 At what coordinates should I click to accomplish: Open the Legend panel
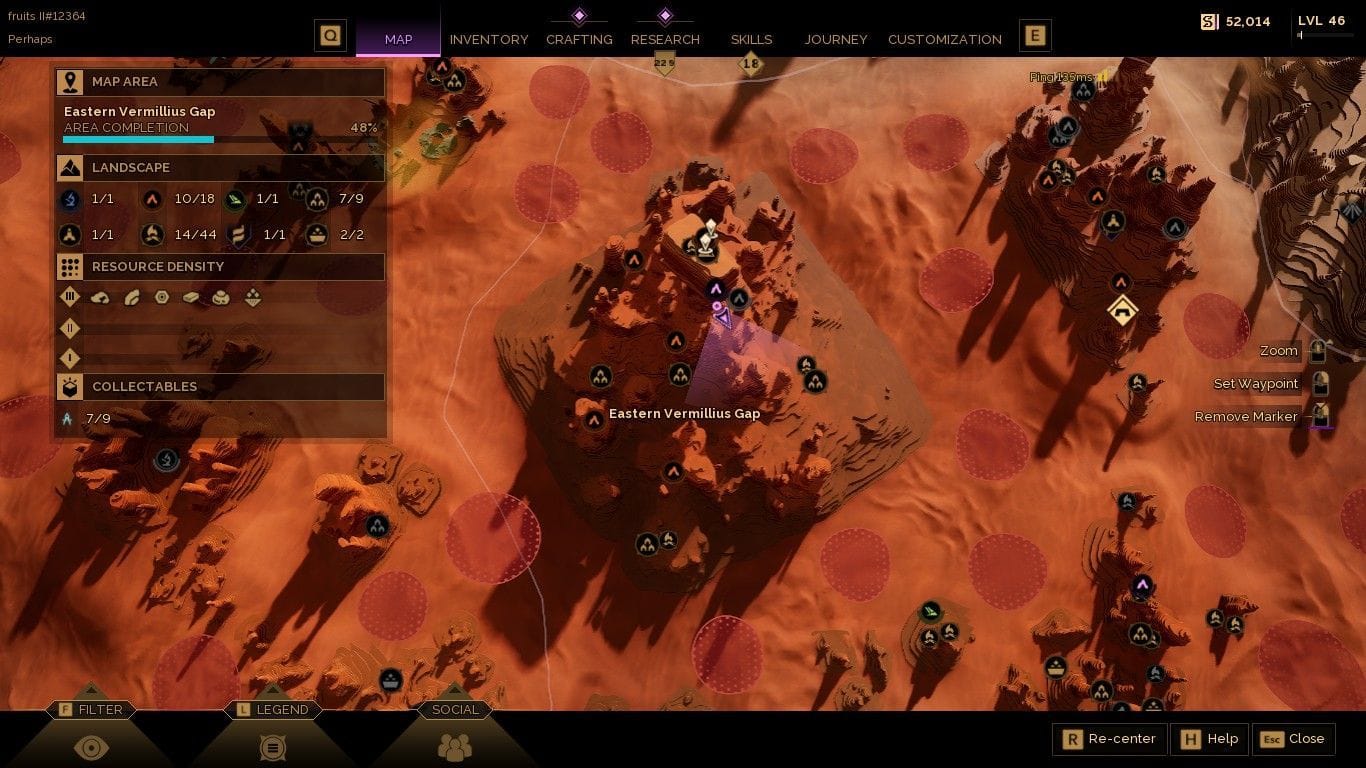pyautogui.click(x=272, y=710)
